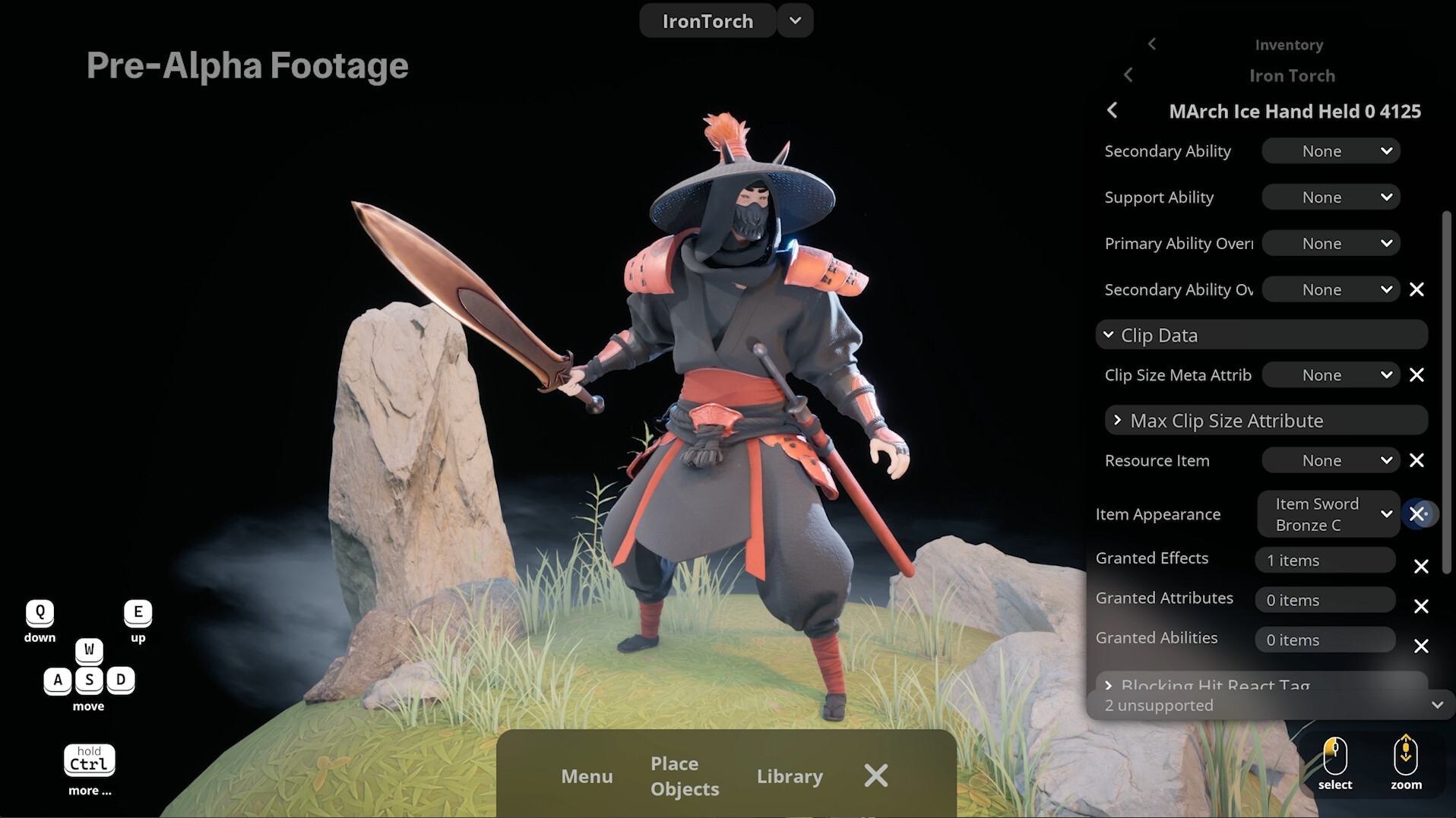The width and height of the screenshot is (1456, 818).
Task: Click the W movement key icon
Action: (89, 650)
